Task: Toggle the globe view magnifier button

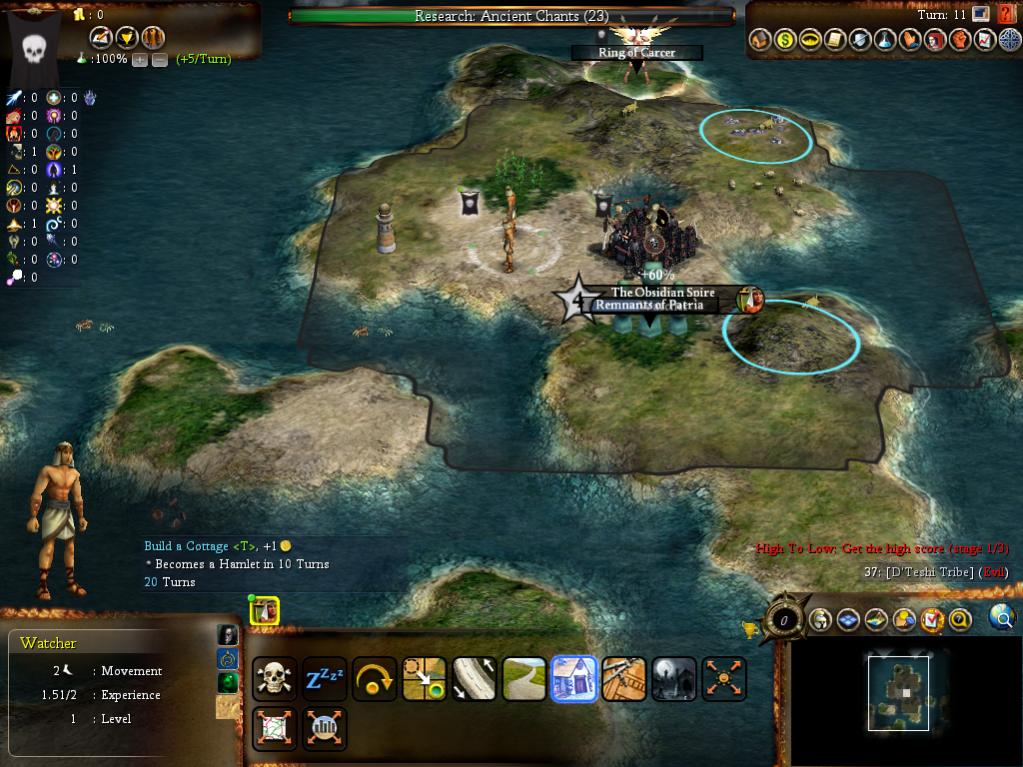Action: point(1001,618)
